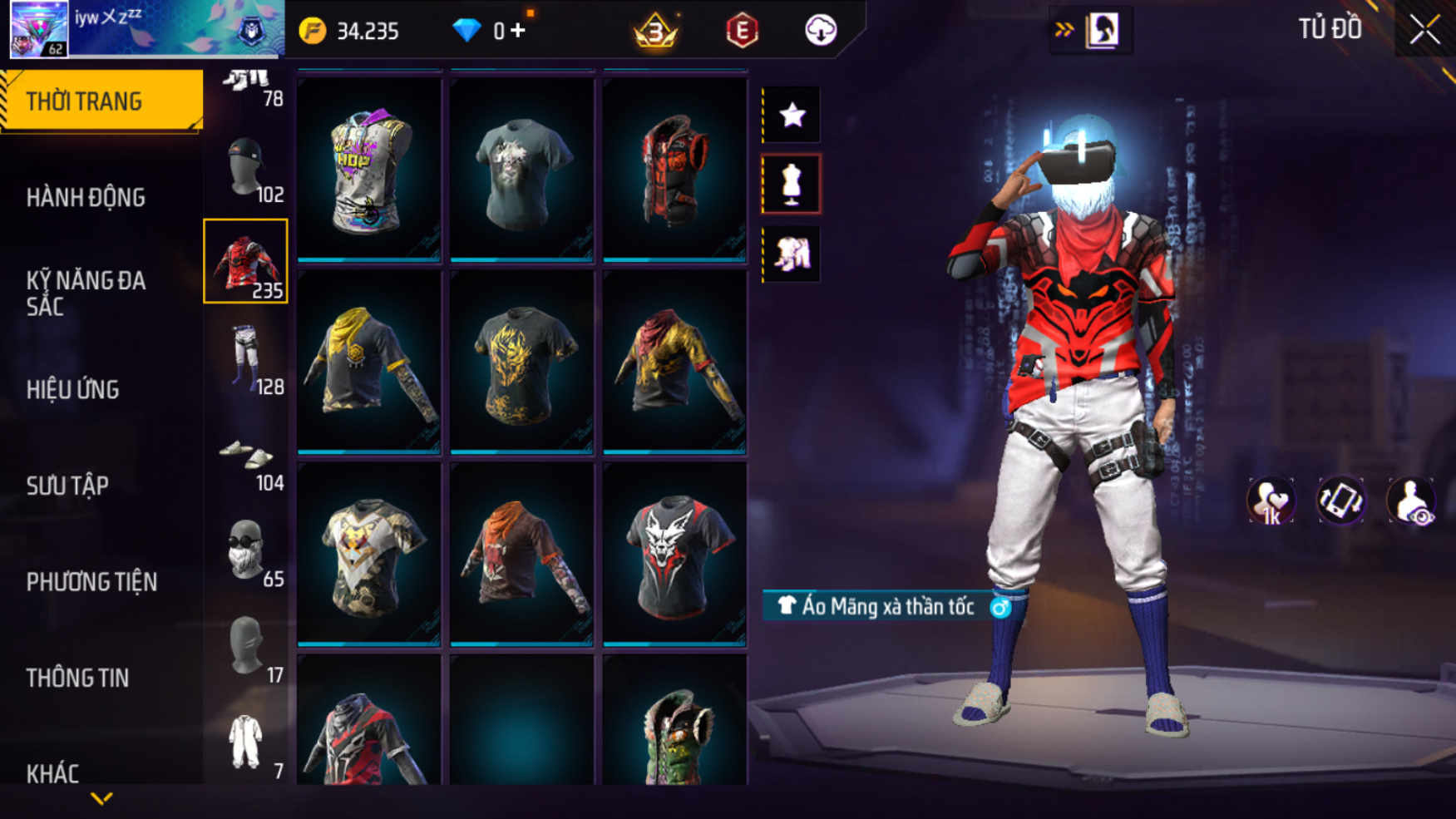1456x819 pixels.
Task: Choose the black shirt with yellow scarf
Action: click(x=369, y=363)
